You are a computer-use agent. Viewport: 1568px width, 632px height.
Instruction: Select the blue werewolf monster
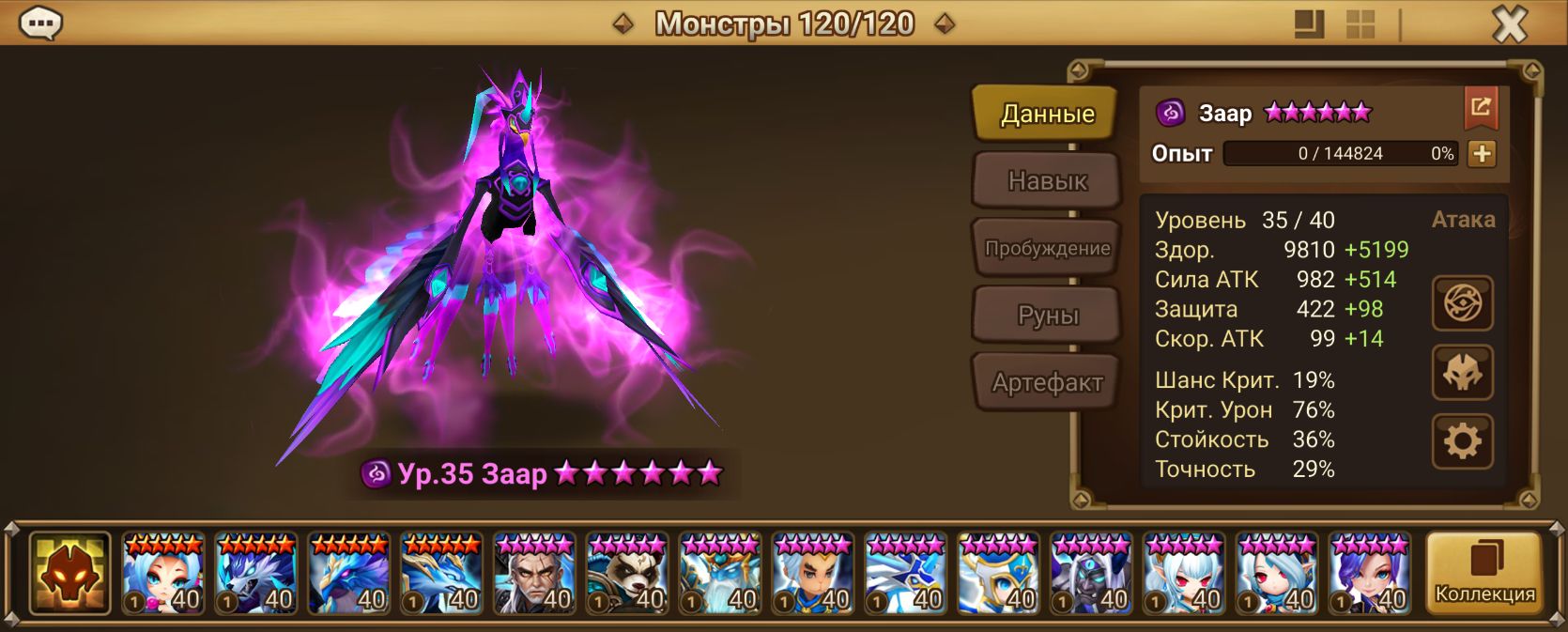(x=255, y=574)
